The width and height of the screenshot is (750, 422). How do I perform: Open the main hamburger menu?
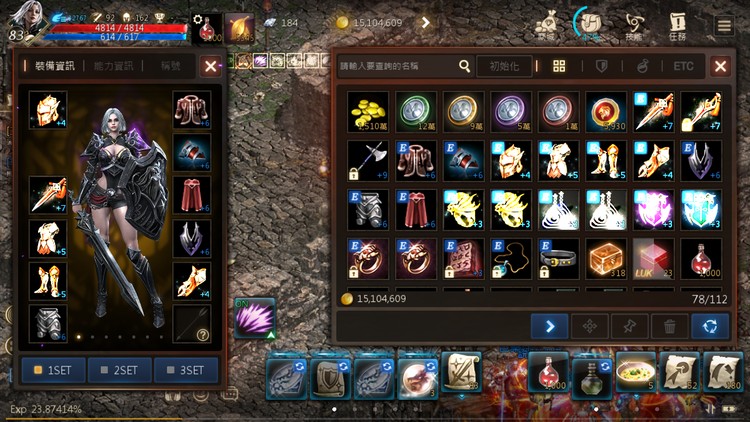pos(723,25)
